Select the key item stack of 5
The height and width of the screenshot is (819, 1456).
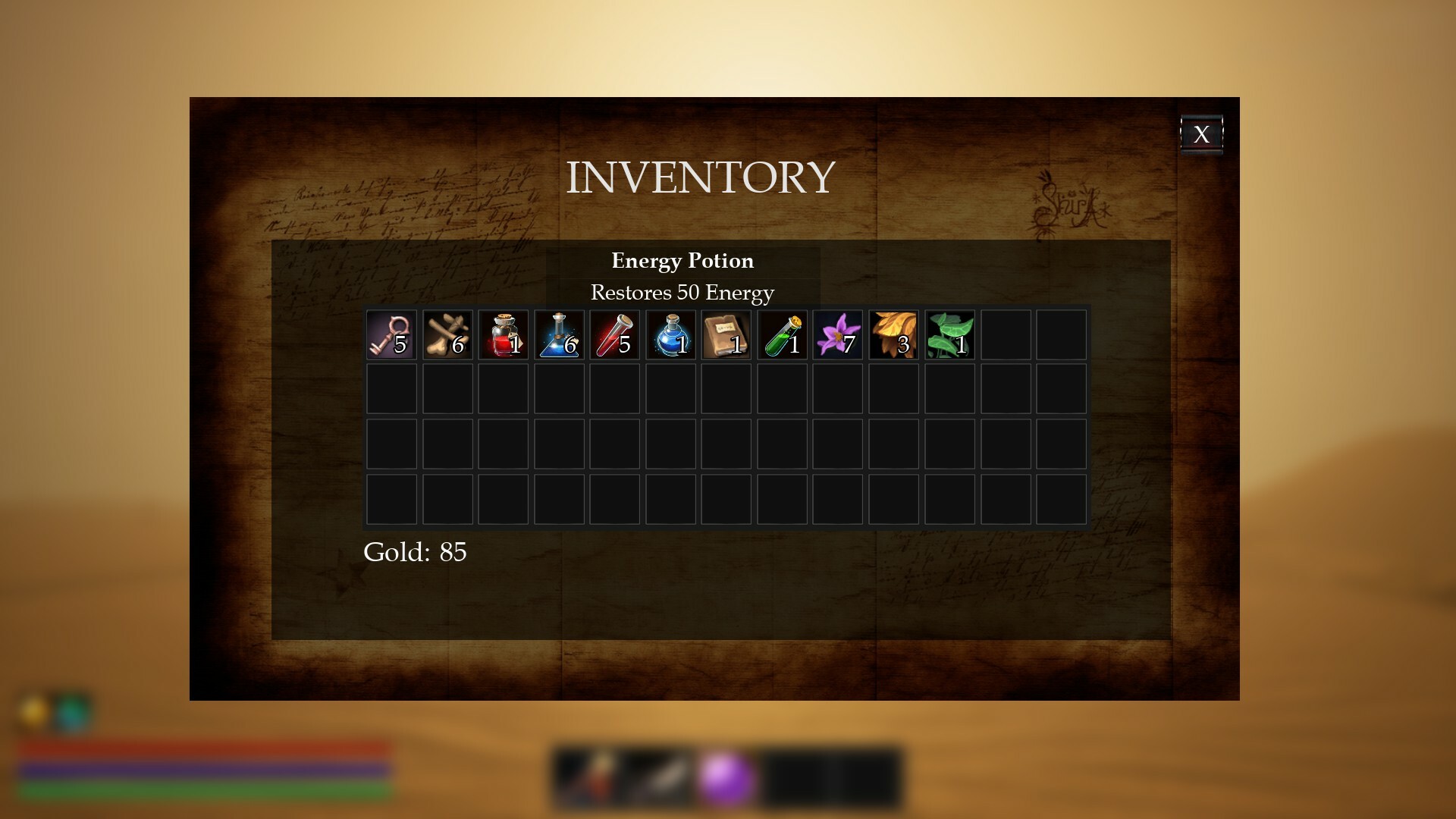391,334
